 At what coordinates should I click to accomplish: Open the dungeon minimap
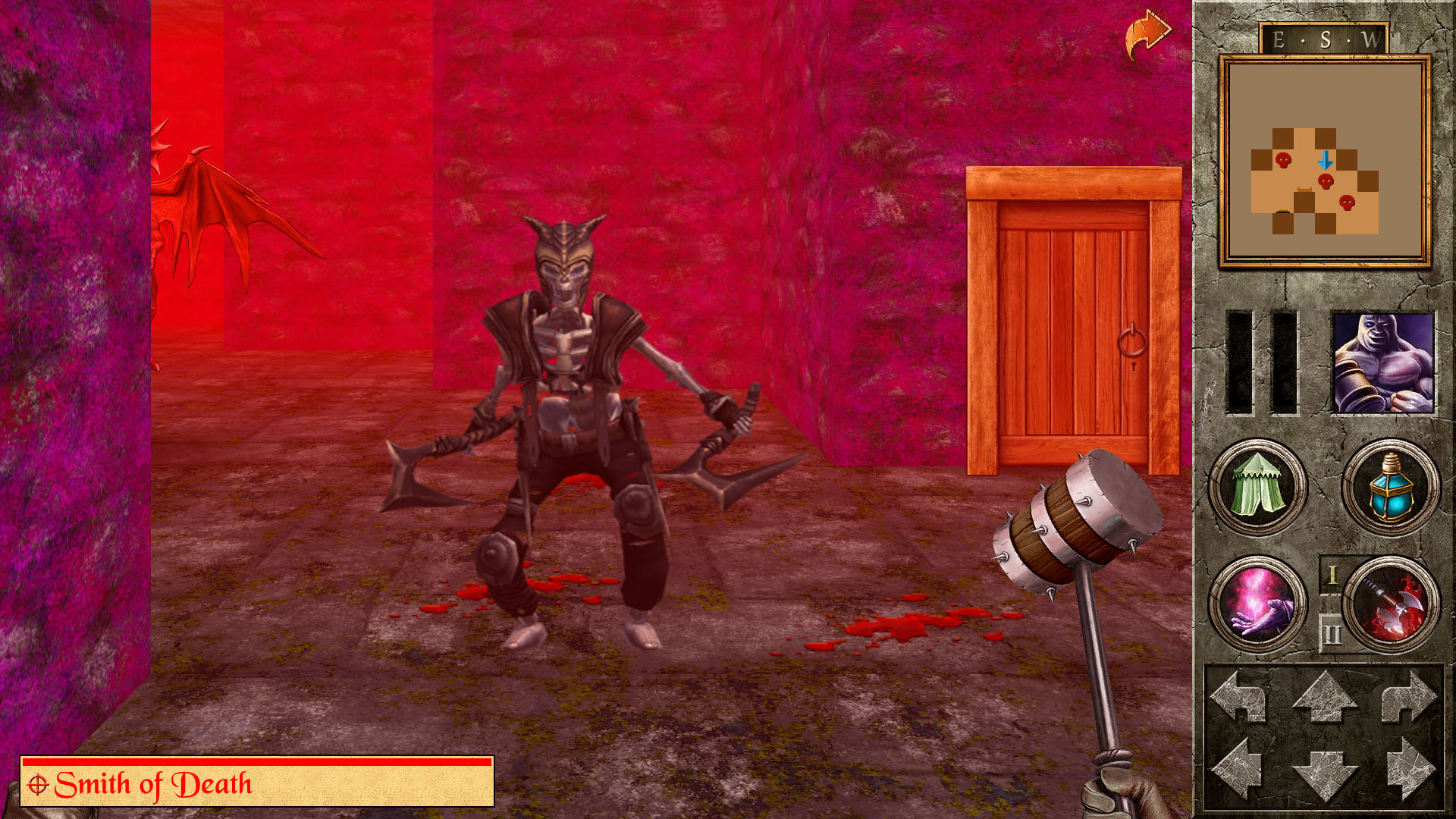(1324, 161)
